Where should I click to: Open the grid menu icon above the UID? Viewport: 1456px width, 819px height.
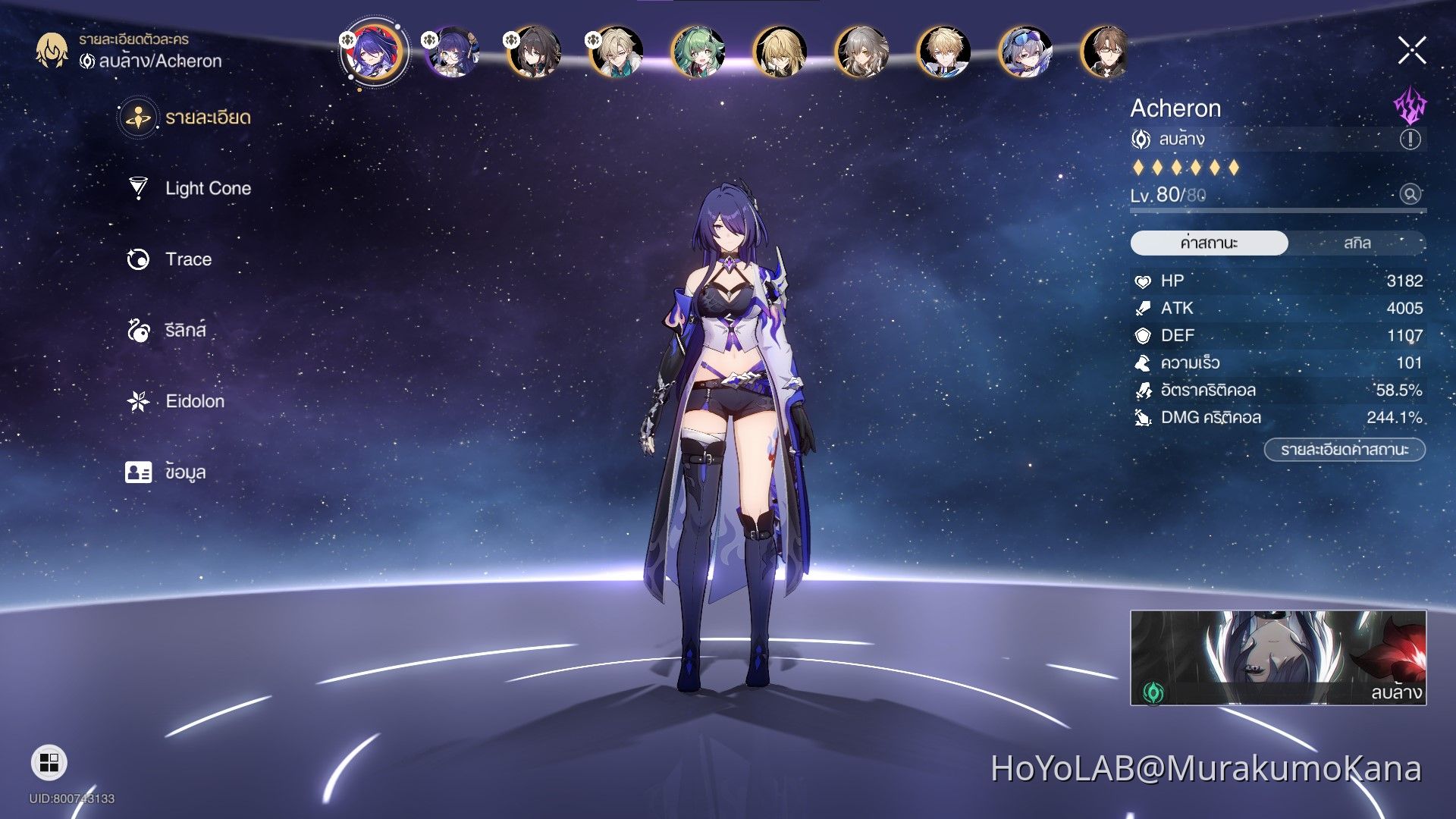(x=49, y=762)
